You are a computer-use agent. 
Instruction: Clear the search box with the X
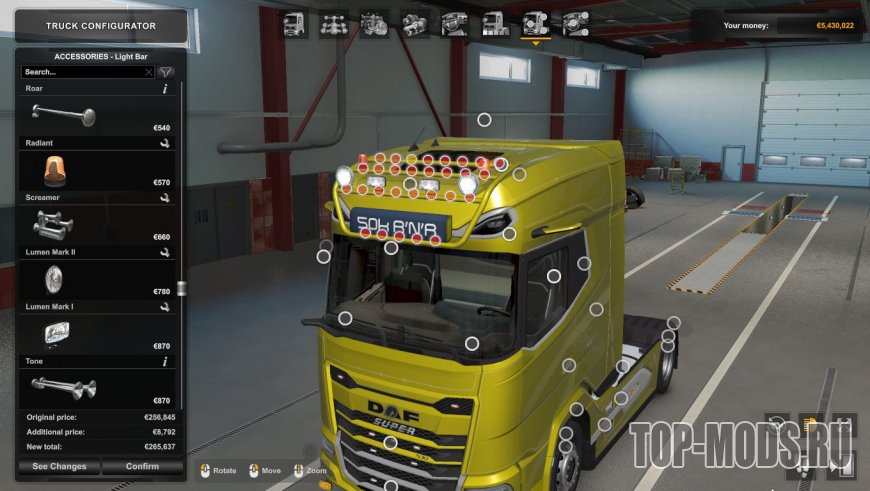(x=149, y=72)
